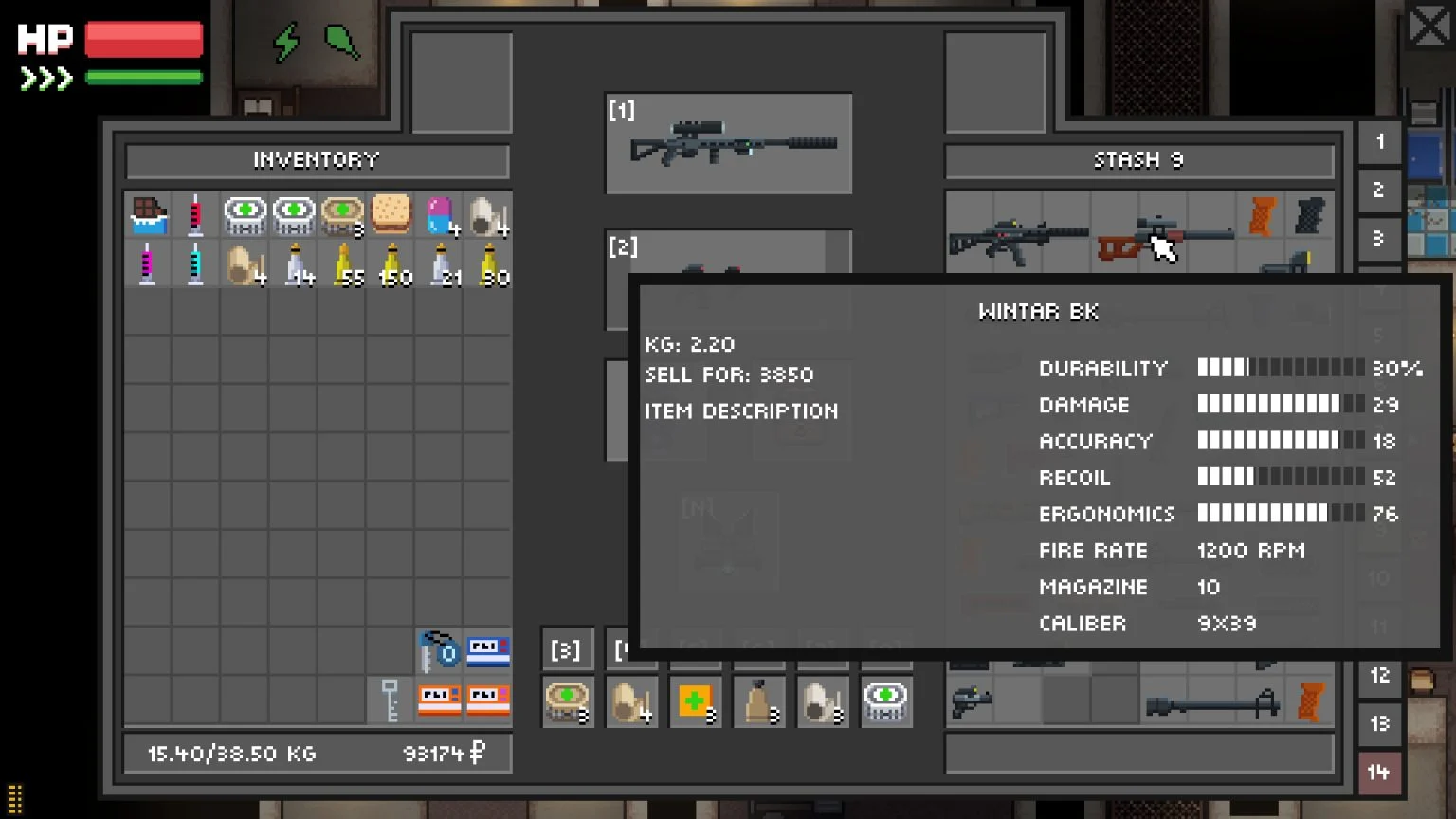Use the orange medkit quick slot
Screen dimensions: 1456x819
point(695,701)
